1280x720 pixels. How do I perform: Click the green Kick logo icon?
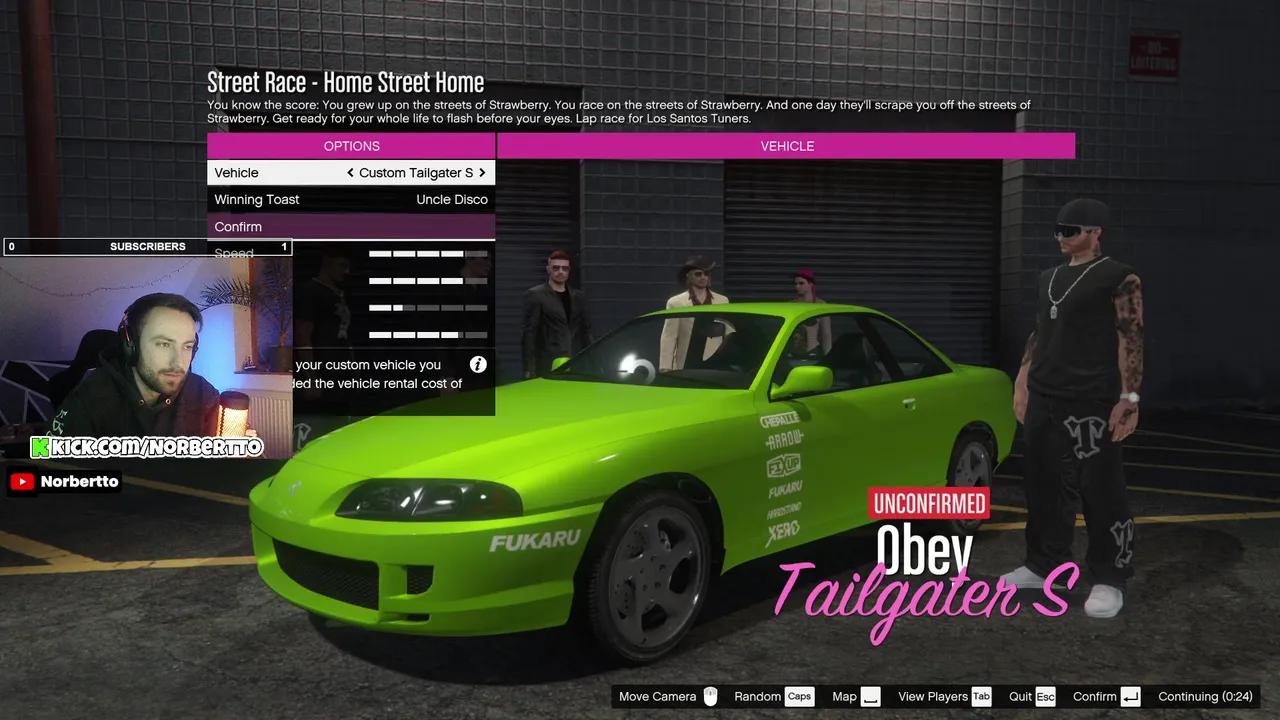tap(39, 446)
